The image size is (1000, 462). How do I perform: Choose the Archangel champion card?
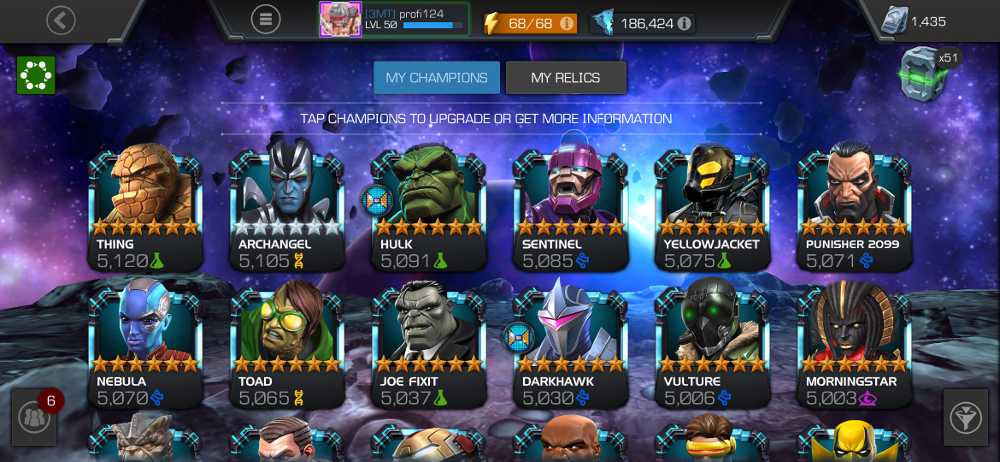coord(287,207)
